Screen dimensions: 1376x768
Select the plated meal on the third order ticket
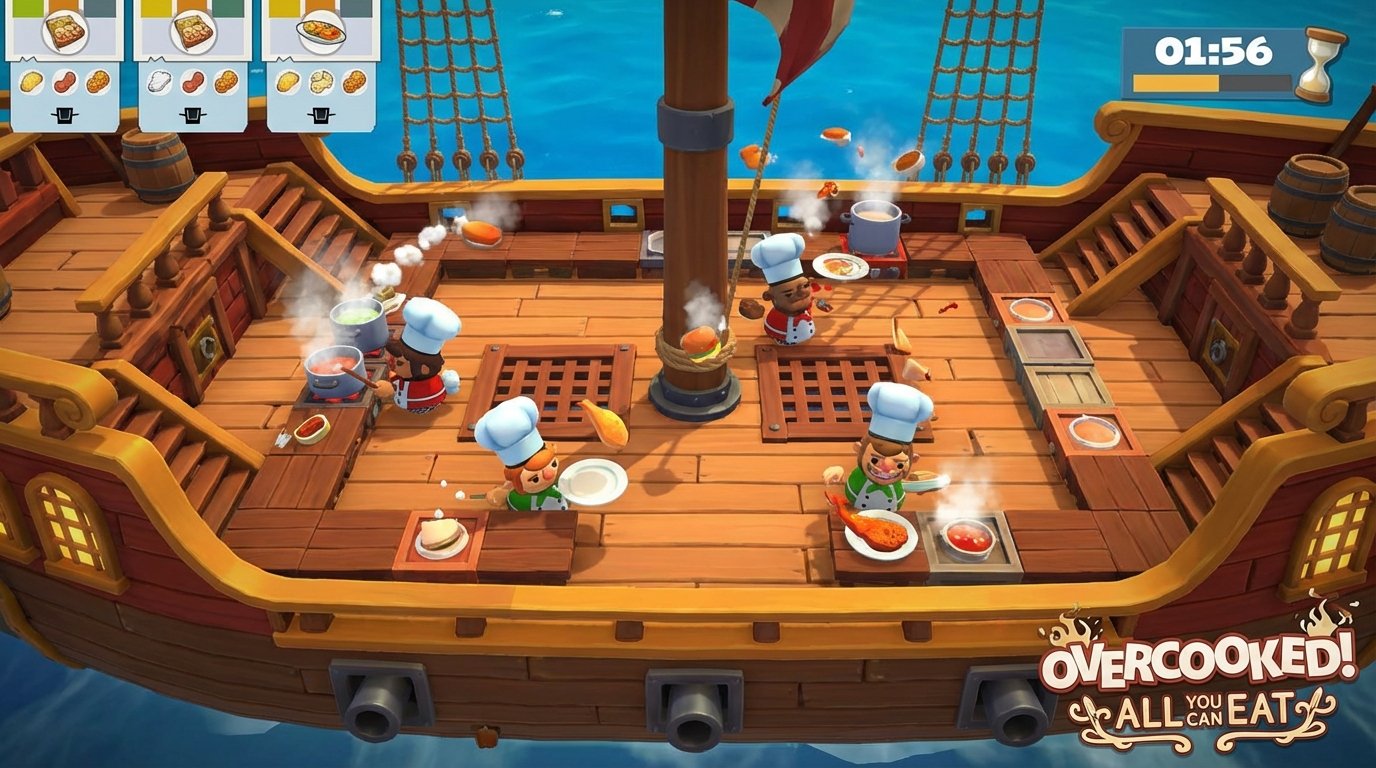(x=320, y=32)
